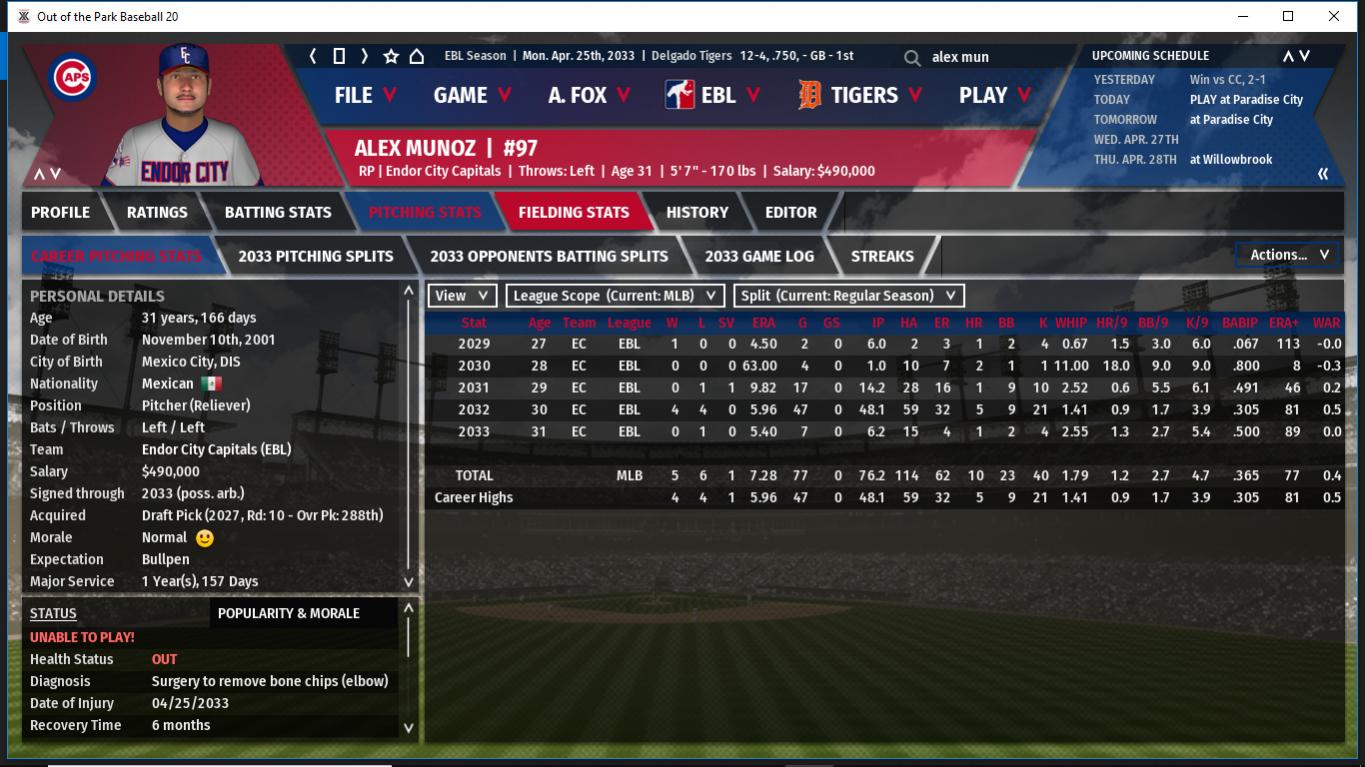The width and height of the screenshot is (1365, 767).
Task: Switch to the EDITOR tab
Action: (x=791, y=212)
